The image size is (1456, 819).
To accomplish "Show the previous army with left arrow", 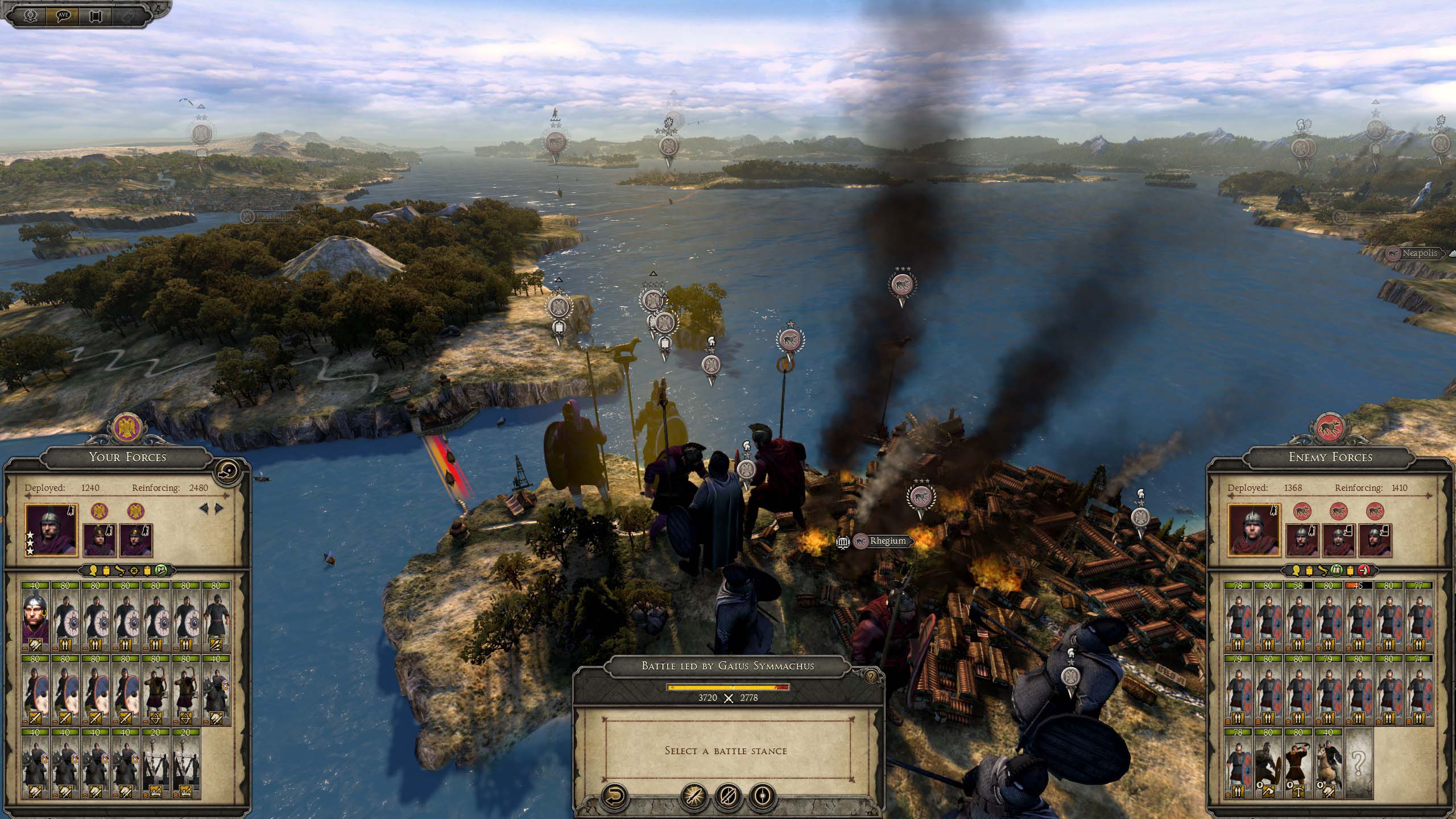I will tap(203, 508).
